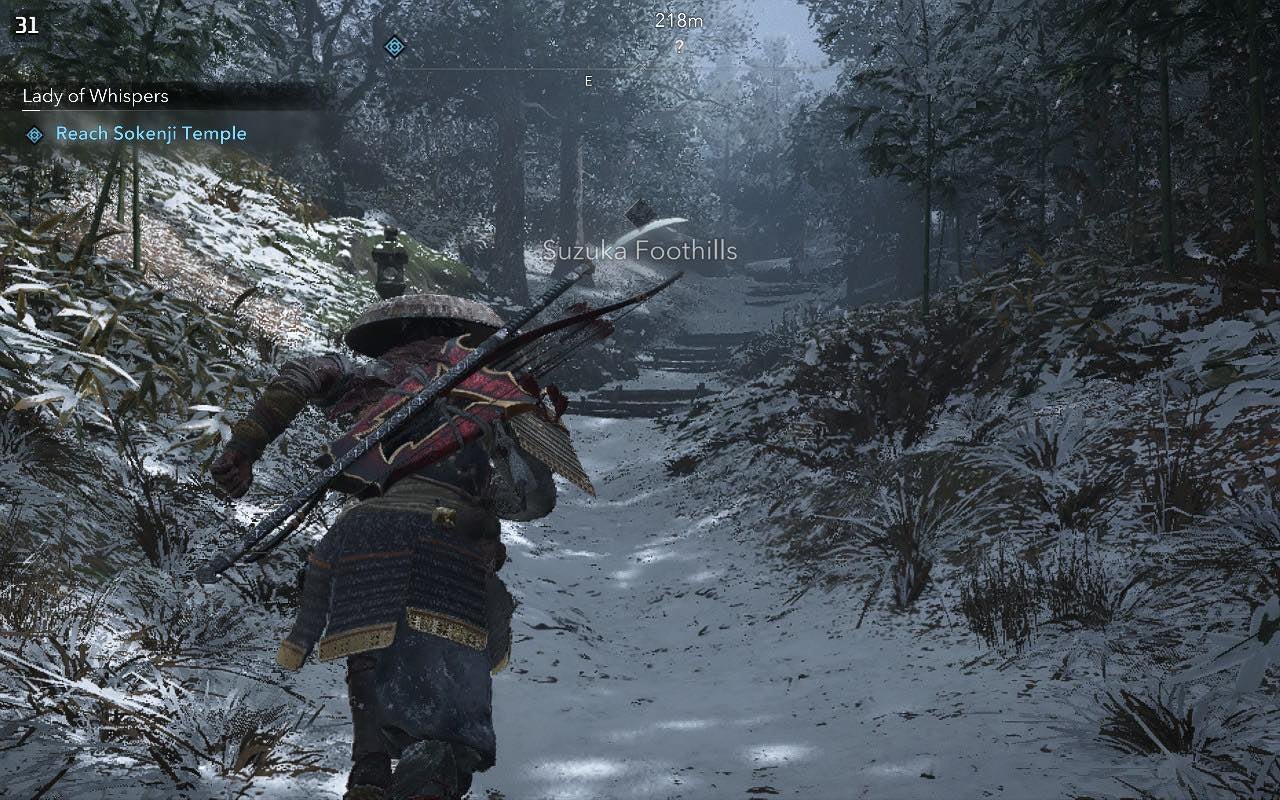Toggle the Suzuka Foothills area banner
Viewport: 1280px width, 800px height.
pos(640,252)
